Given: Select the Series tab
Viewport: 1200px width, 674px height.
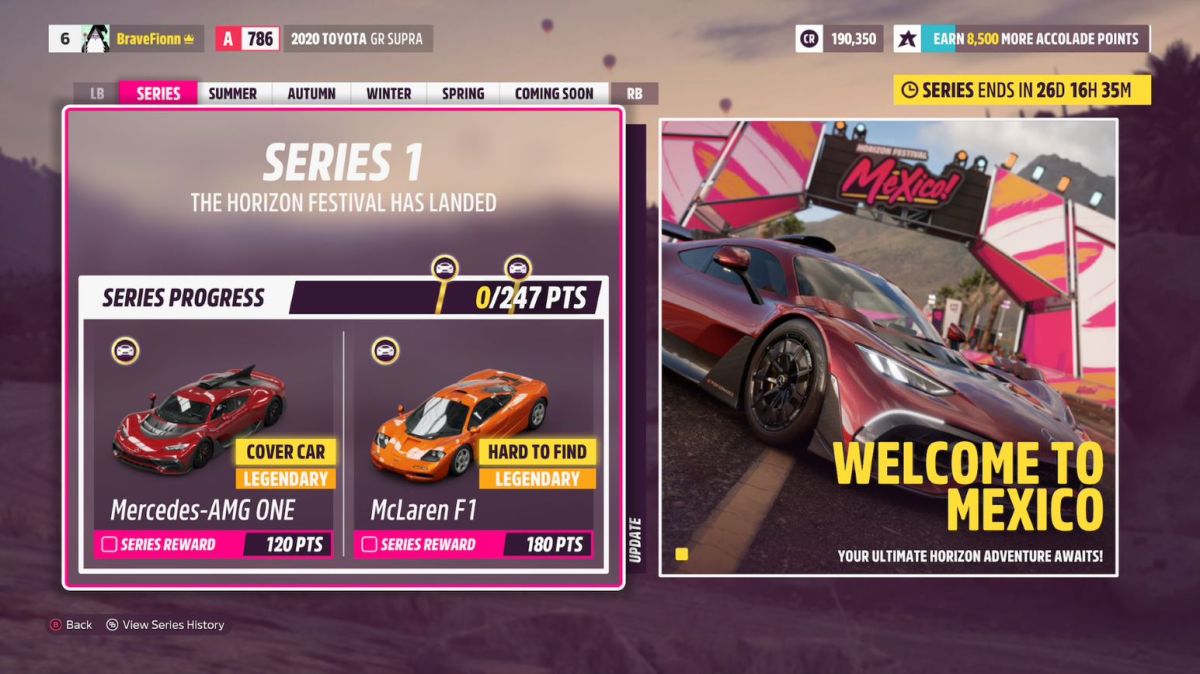Looking at the screenshot, I should pyautogui.click(x=158, y=93).
